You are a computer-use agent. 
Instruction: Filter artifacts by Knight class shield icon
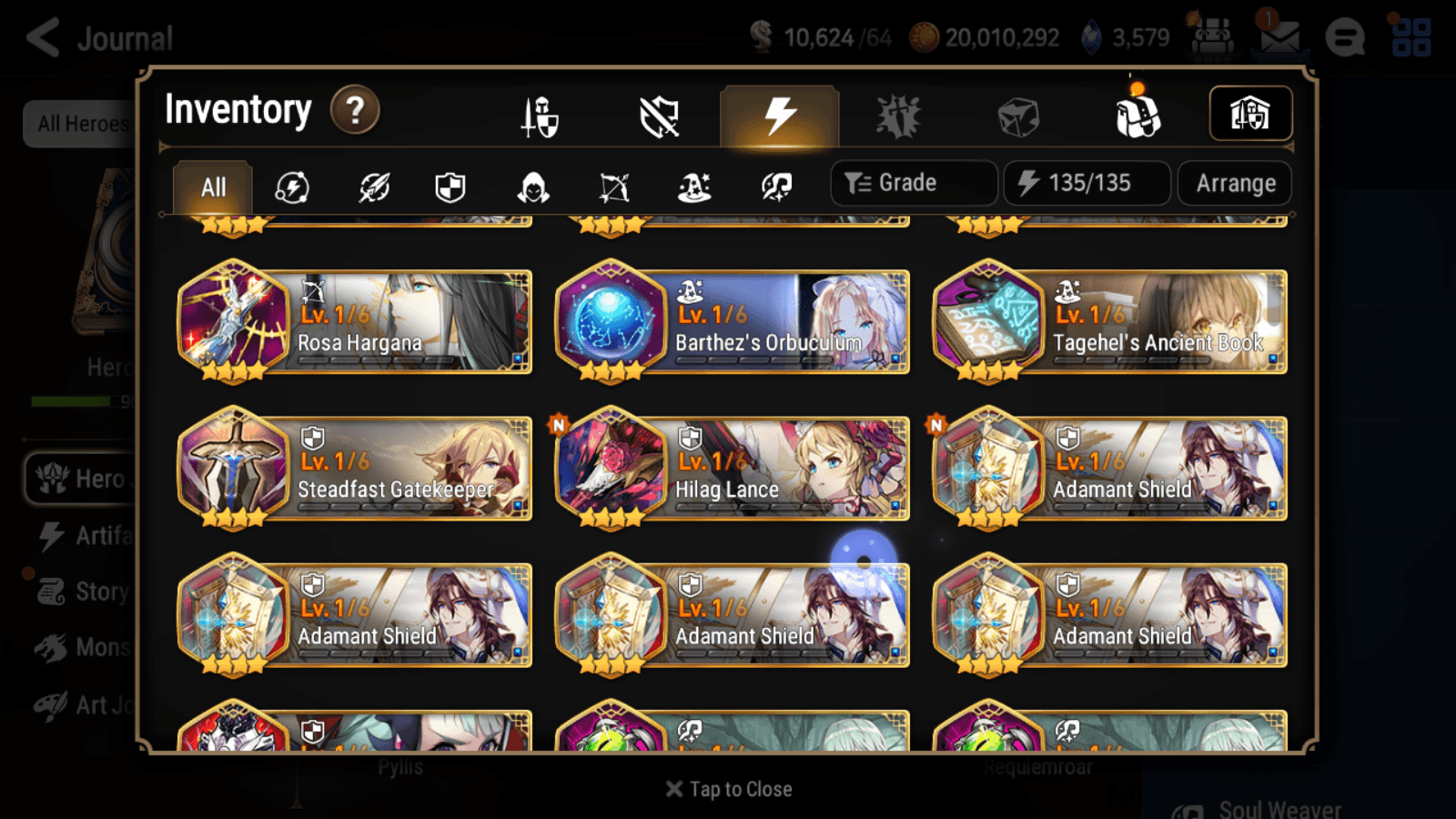(x=449, y=187)
